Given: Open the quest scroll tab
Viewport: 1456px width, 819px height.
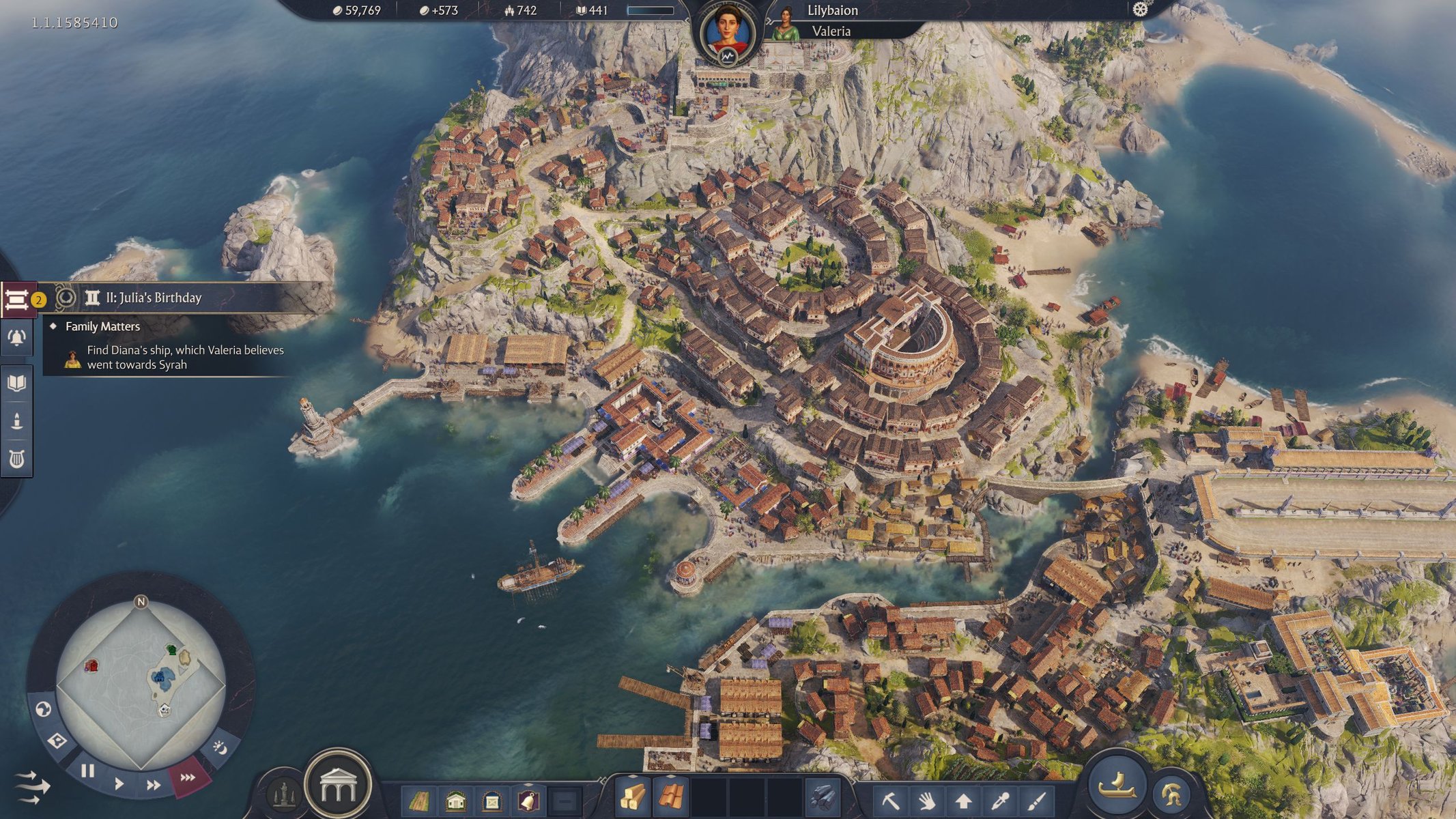Looking at the screenshot, I should tap(17, 299).
